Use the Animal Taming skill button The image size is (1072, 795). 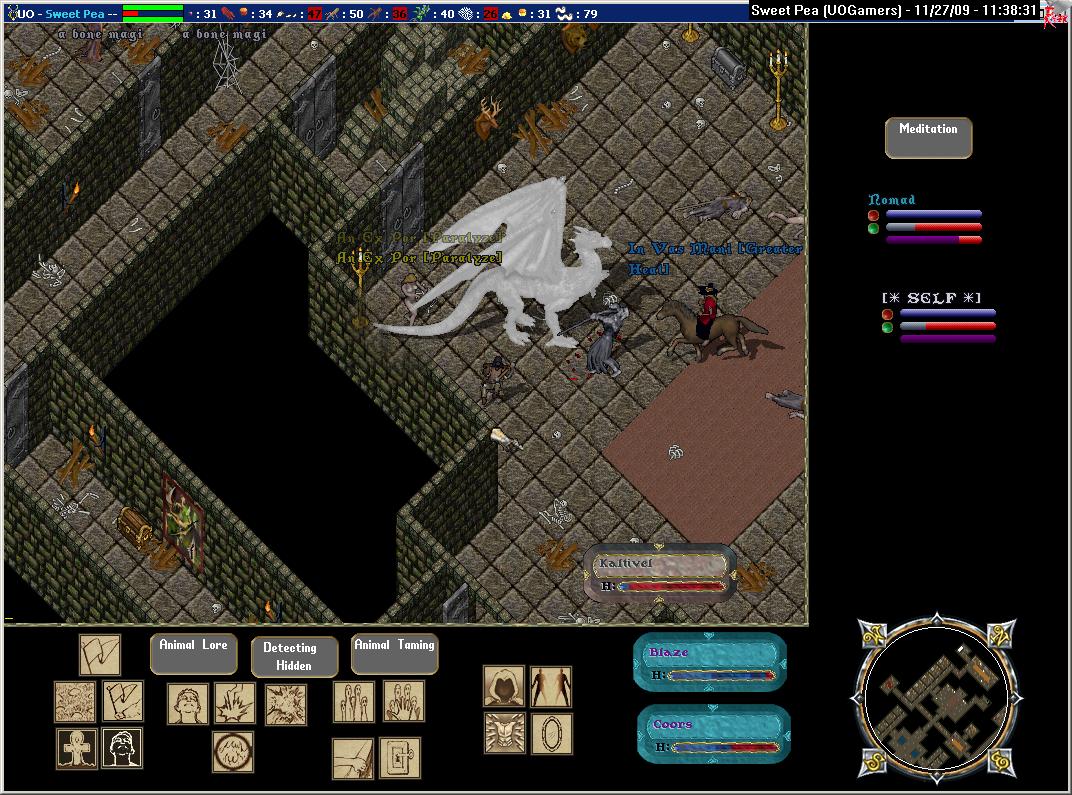coord(394,654)
